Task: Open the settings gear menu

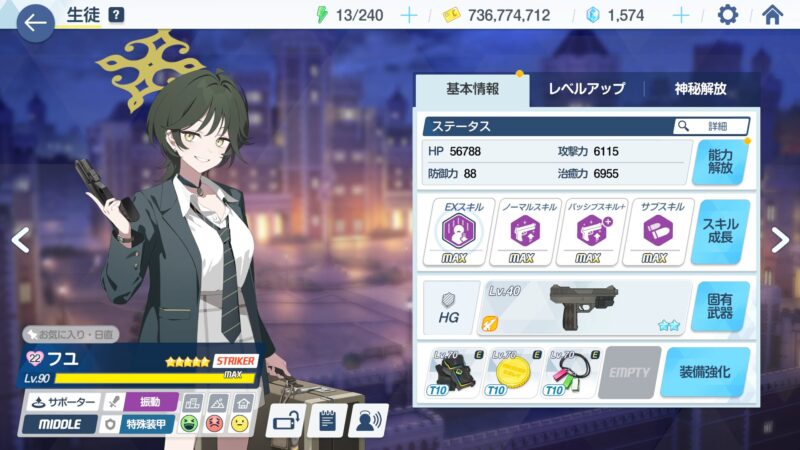Action: click(x=728, y=15)
